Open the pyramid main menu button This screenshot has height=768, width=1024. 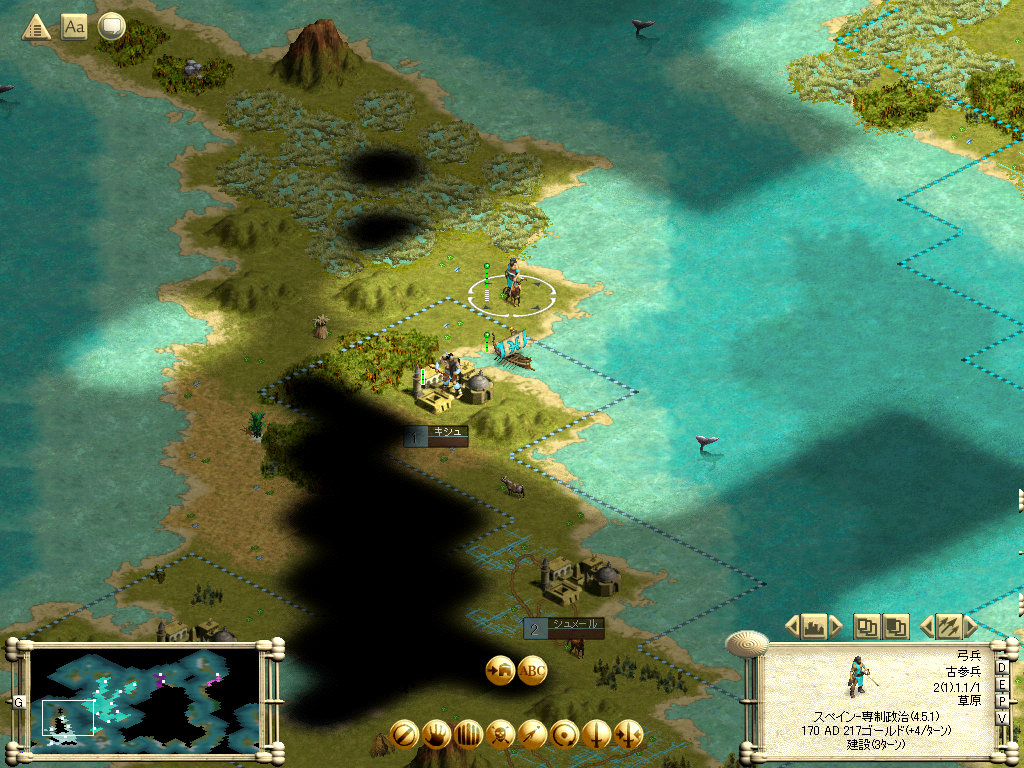(36, 27)
